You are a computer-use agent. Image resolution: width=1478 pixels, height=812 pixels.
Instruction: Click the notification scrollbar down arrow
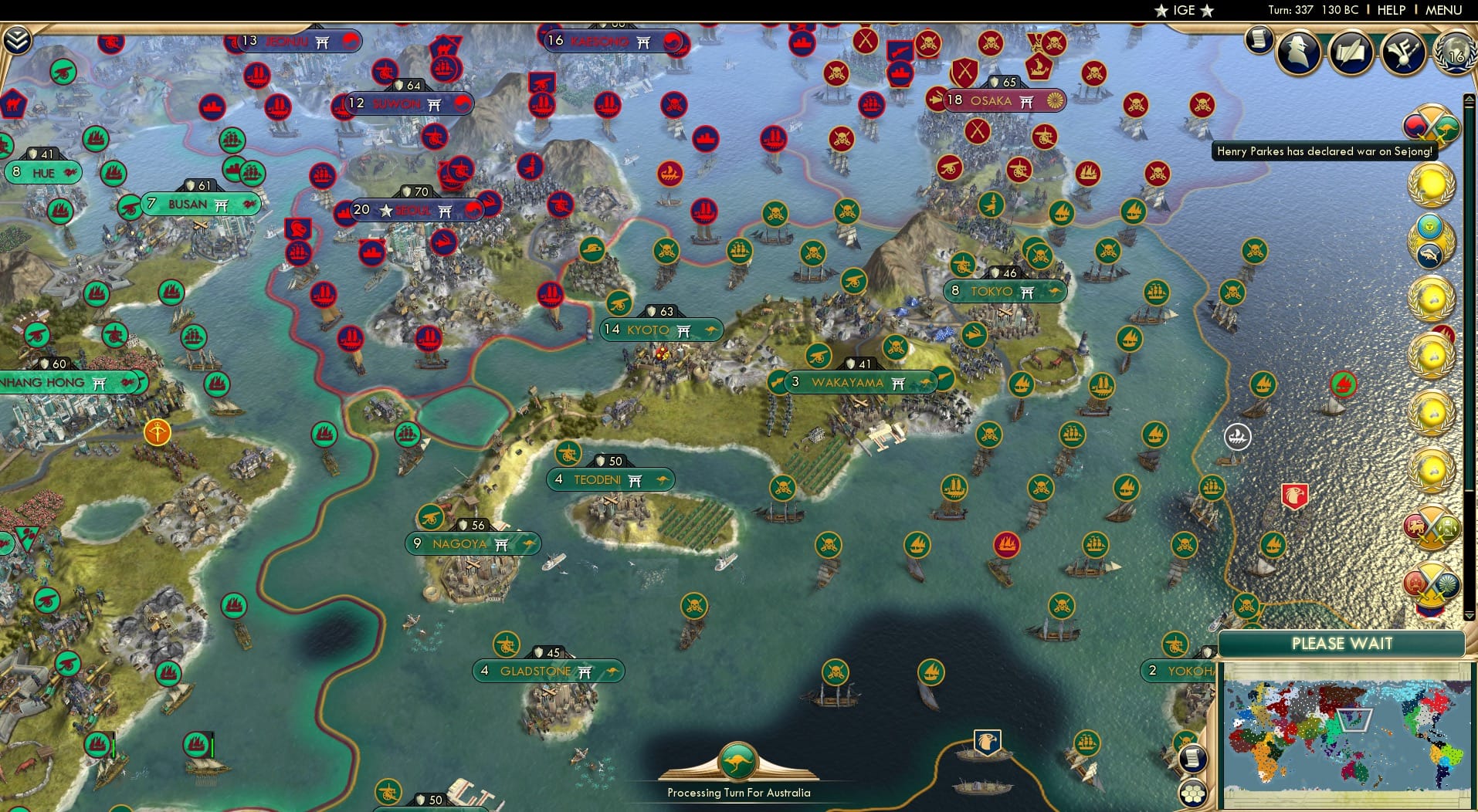(1469, 615)
